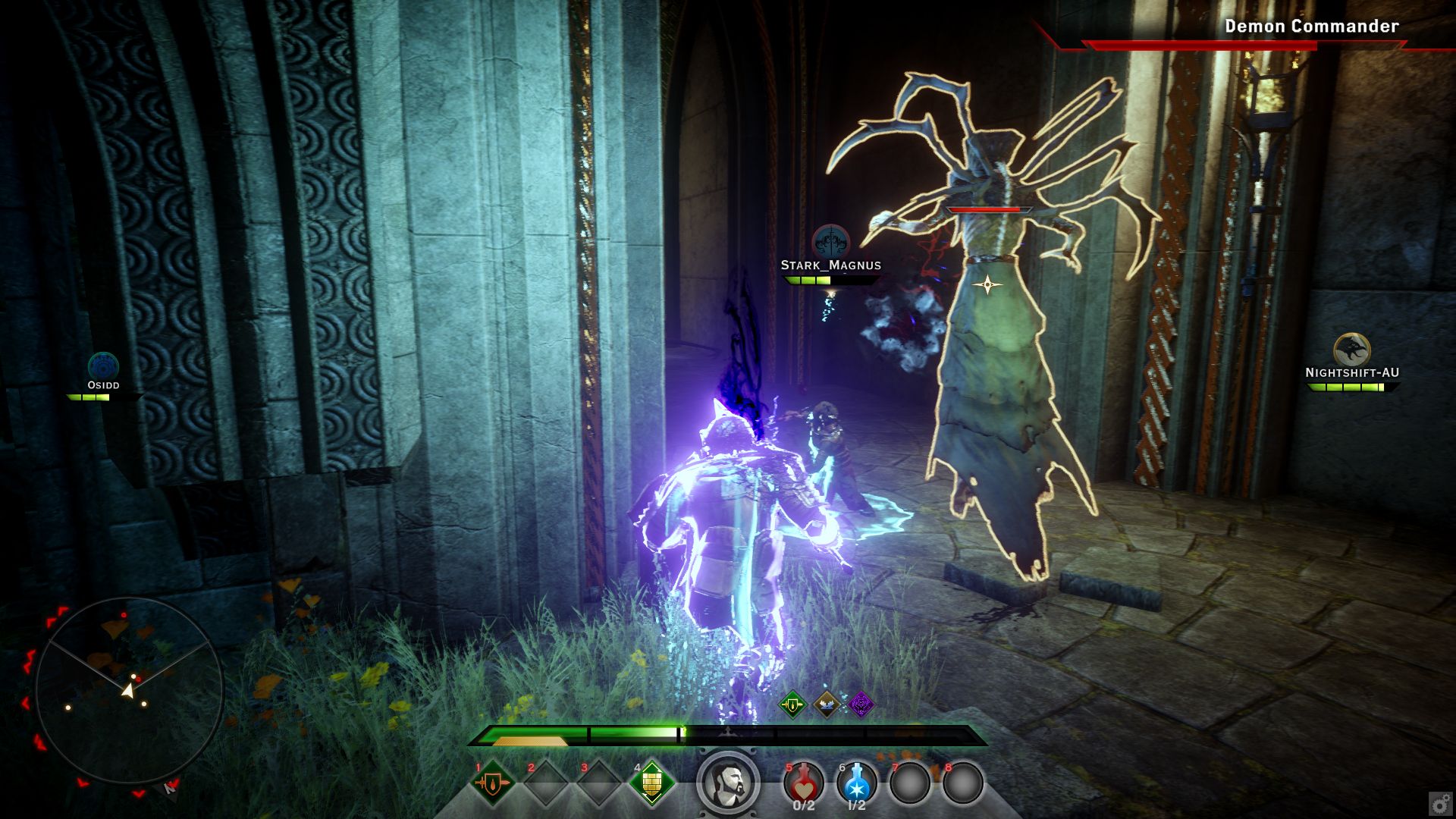Select teammate Nightshift-AU's wolf icon
Image resolution: width=1456 pixels, height=819 pixels.
point(1351,350)
